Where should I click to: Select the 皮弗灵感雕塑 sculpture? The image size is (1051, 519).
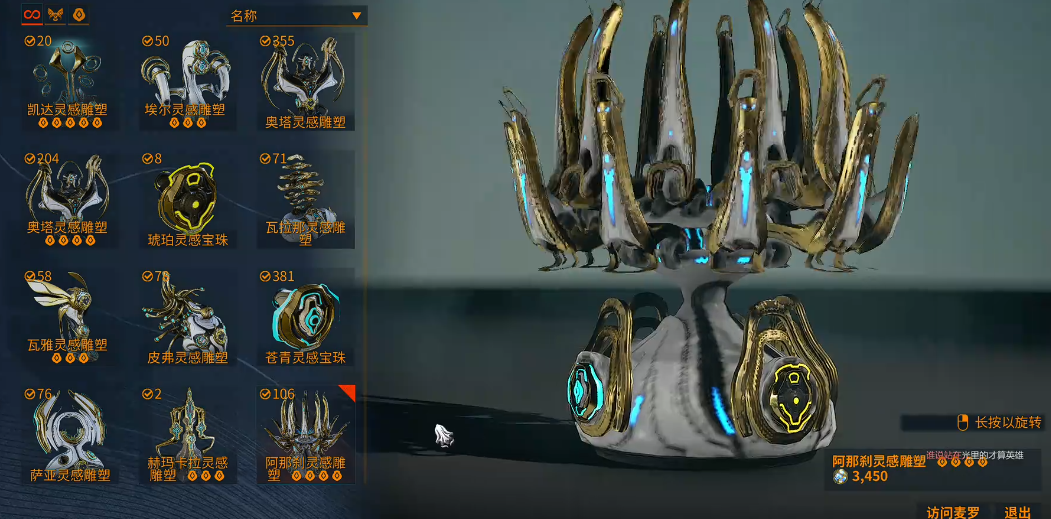[187, 316]
